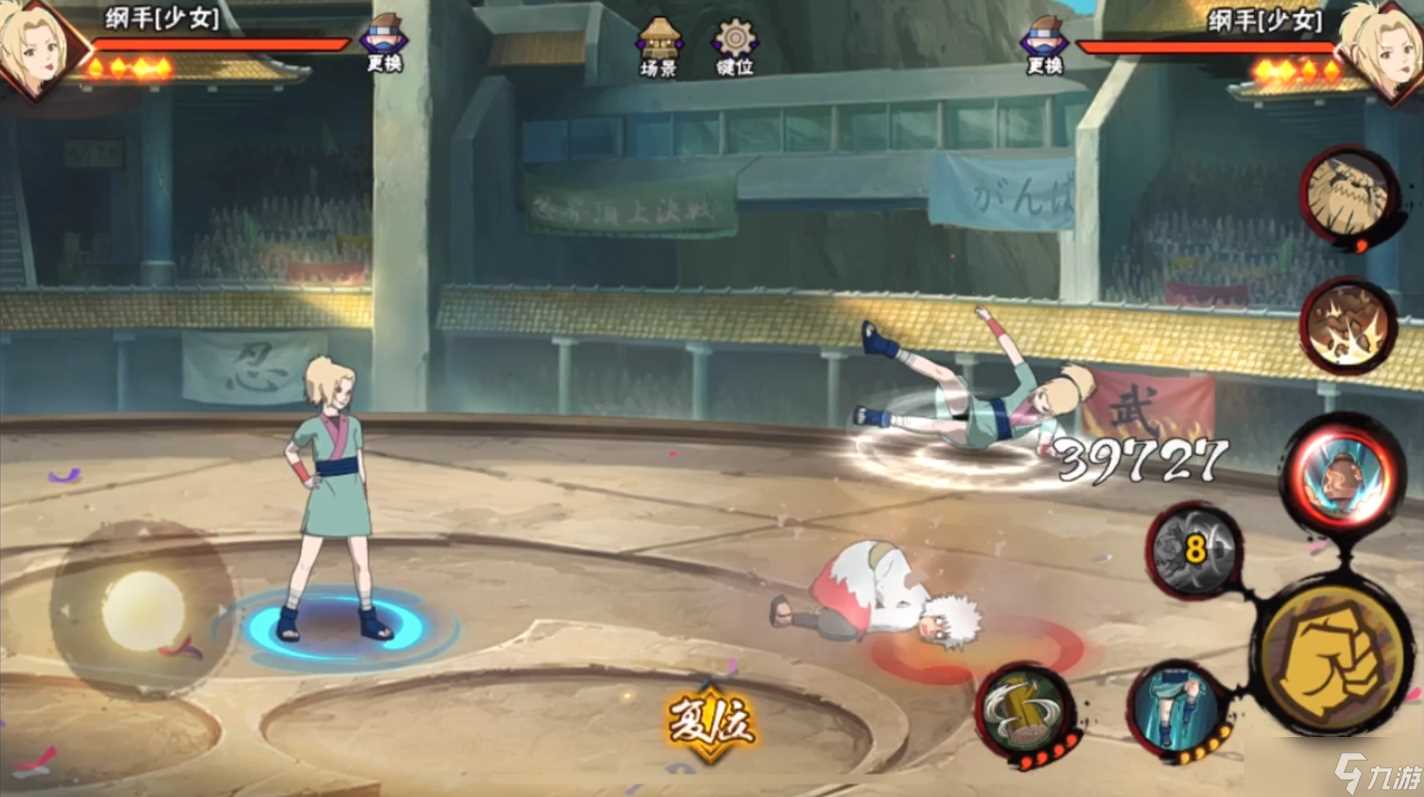The width and height of the screenshot is (1424, 797).
Task: Use the wooden log substitution technique
Action: (1025, 711)
